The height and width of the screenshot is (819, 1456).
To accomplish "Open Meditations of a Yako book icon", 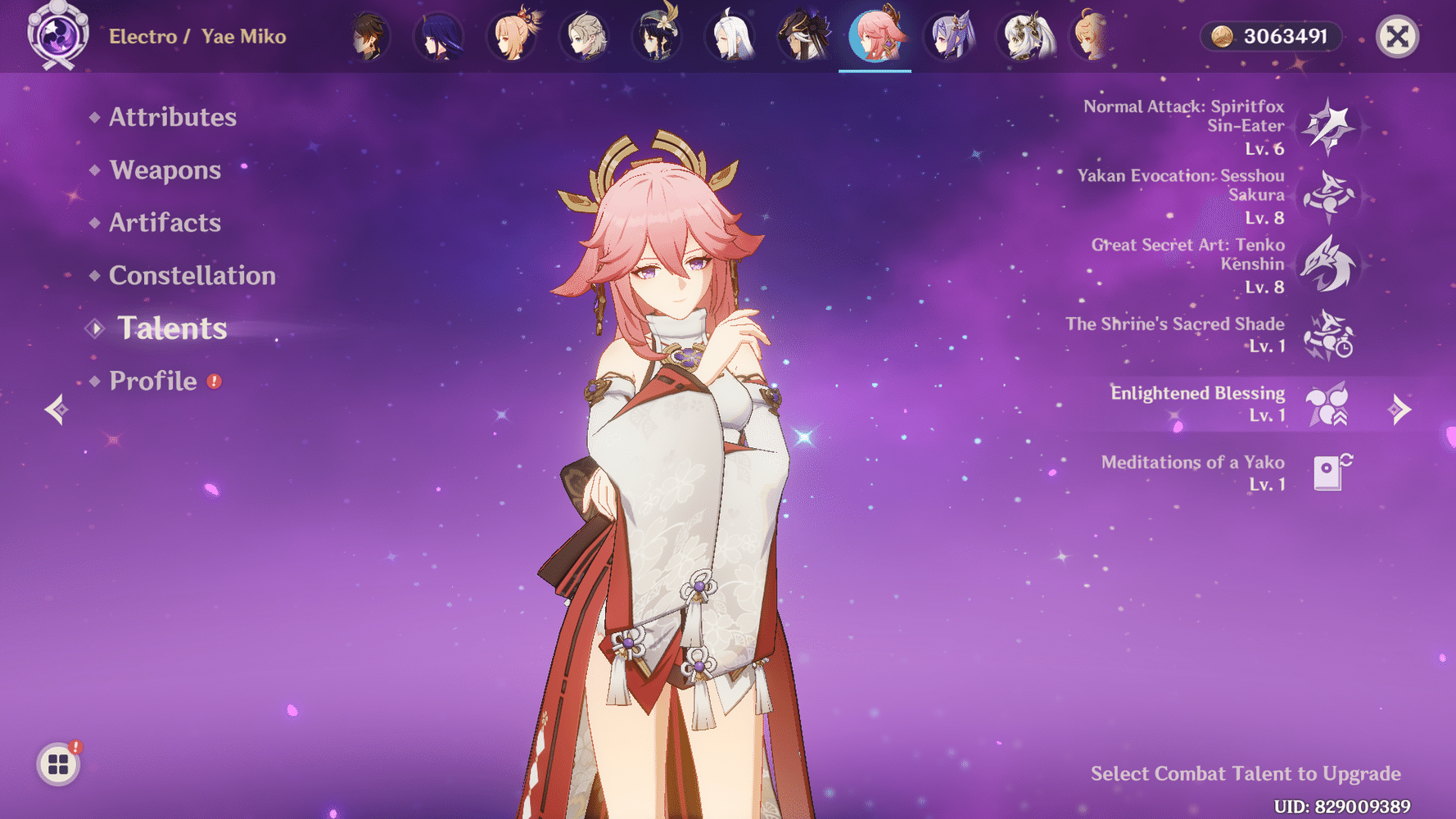I will point(1329,473).
